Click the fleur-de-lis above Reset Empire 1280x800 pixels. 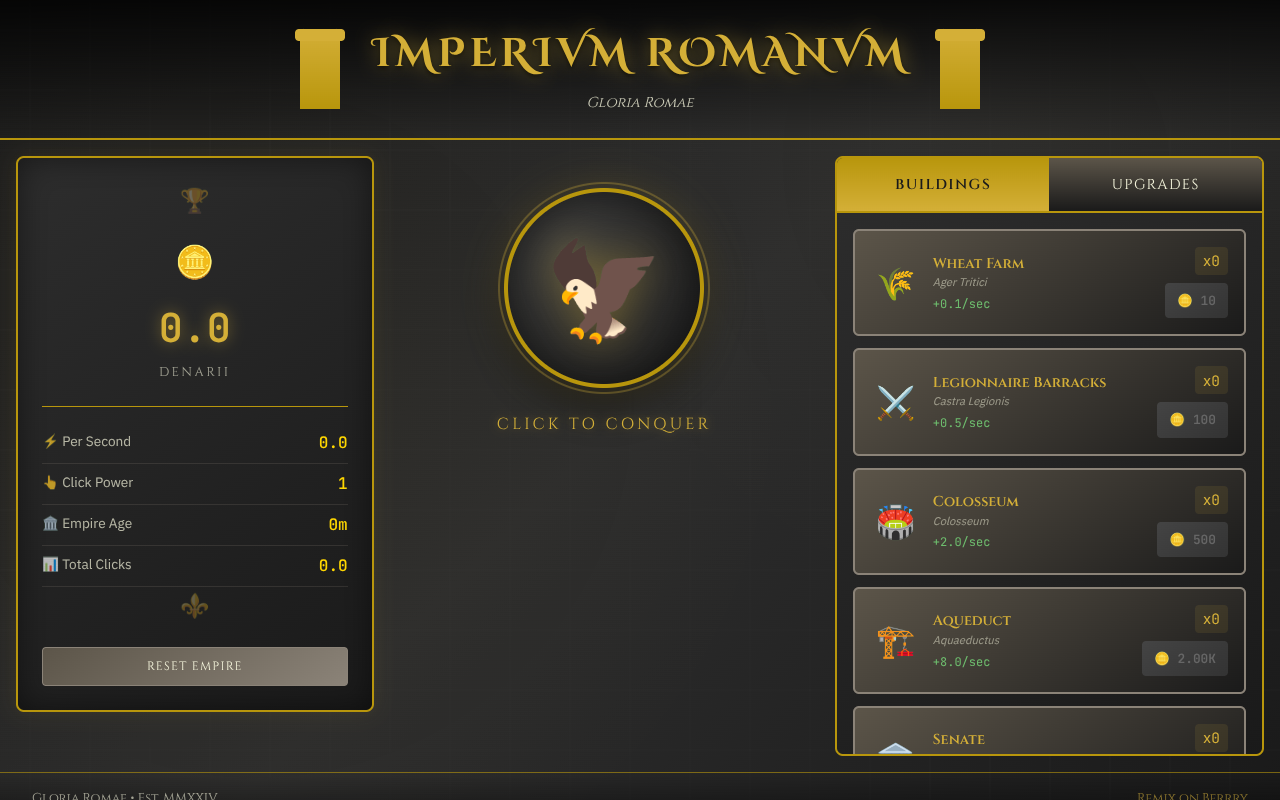[x=194, y=606]
